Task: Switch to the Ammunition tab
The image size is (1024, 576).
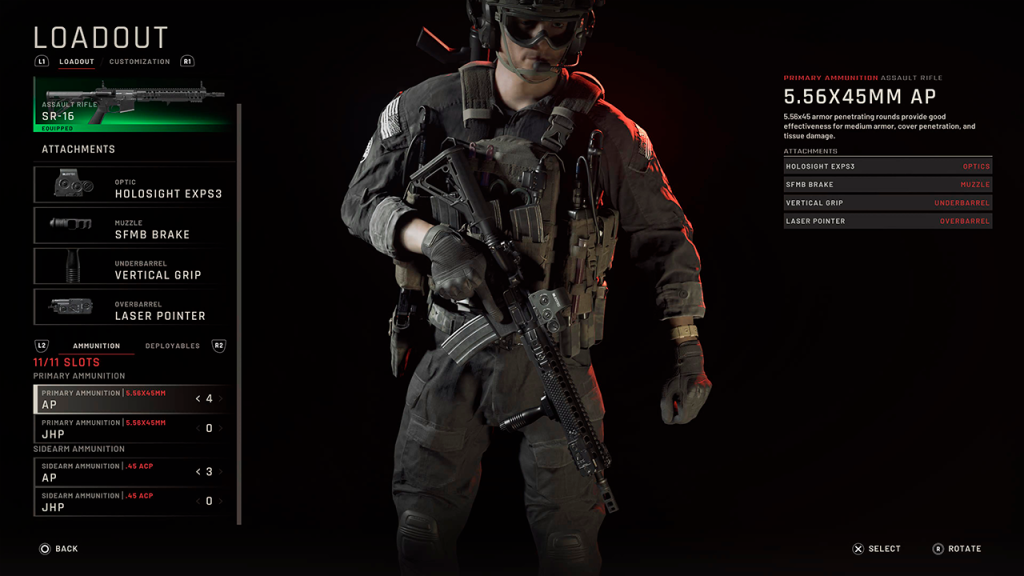Action: pyautogui.click(x=96, y=346)
